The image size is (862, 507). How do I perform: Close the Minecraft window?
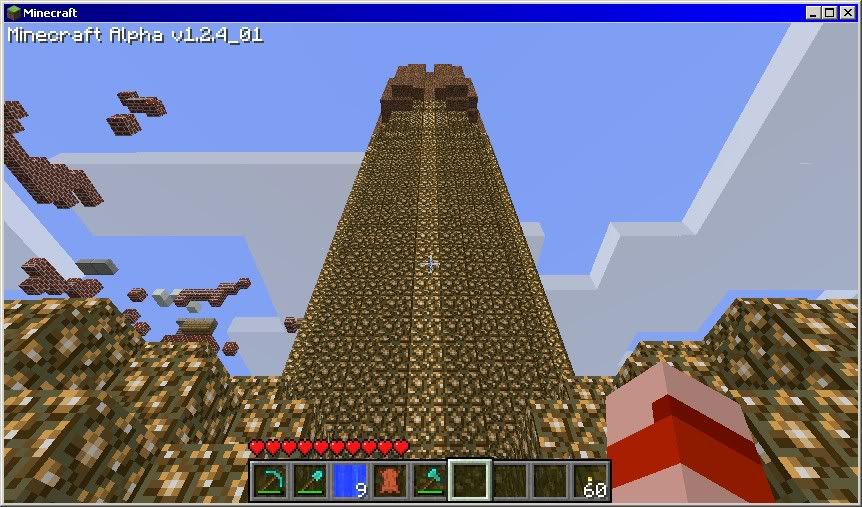click(846, 12)
